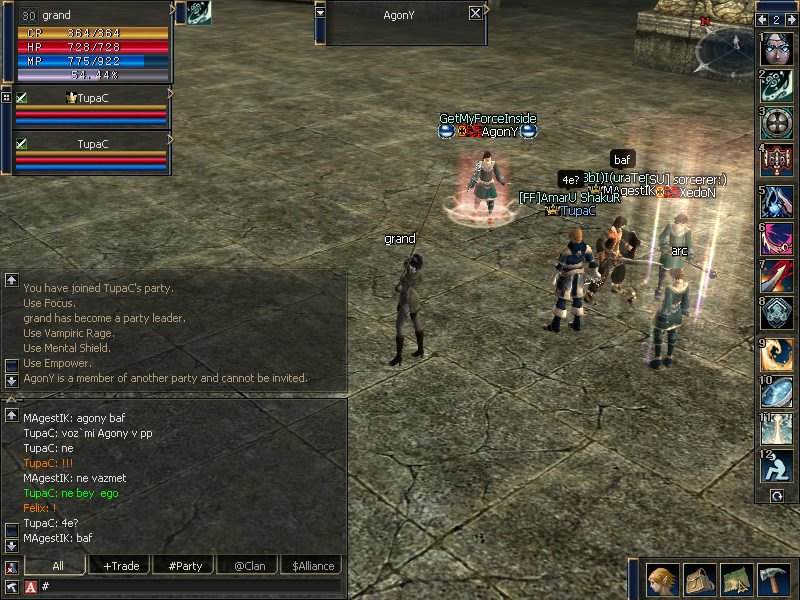800x600 pixels.
Task: Open the map icon in menu bar
Action: pyautogui.click(x=737, y=579)
